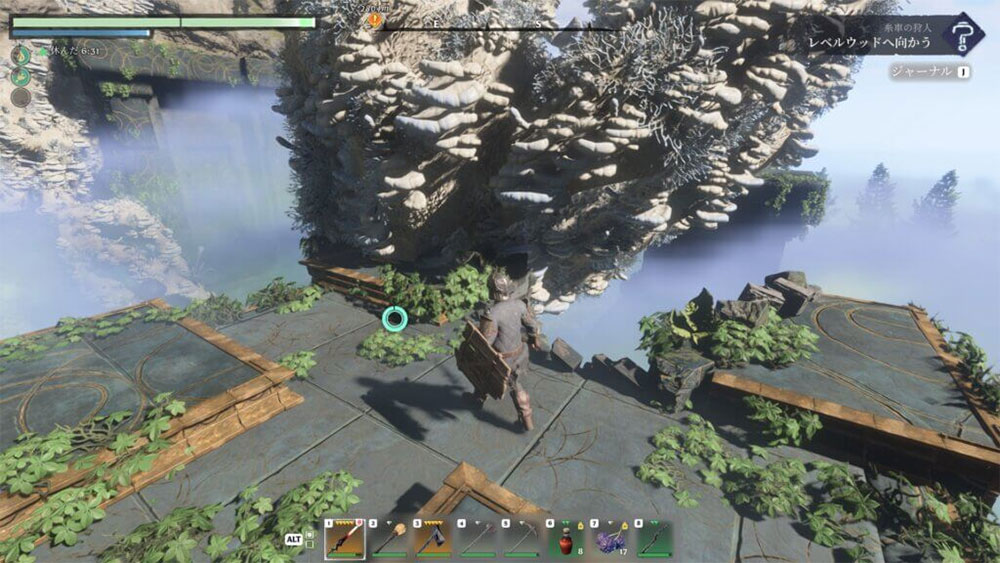Click the rested buff icon beside 休んだ timer
Image resolution: width=1000 pixels, height=563 pixels.
(x=20, y=54)
